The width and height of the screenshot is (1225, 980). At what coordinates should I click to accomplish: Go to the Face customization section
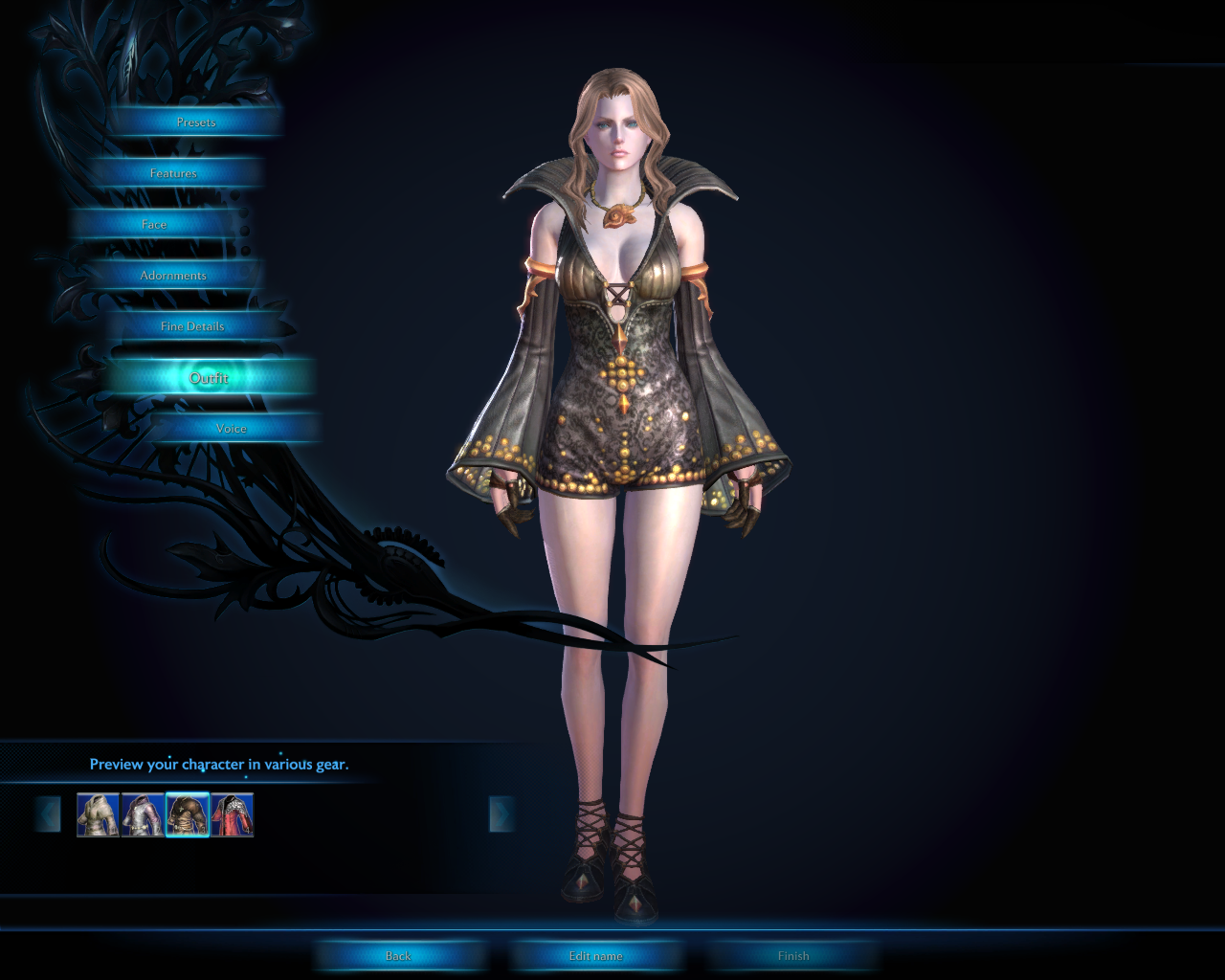[154, 225]
